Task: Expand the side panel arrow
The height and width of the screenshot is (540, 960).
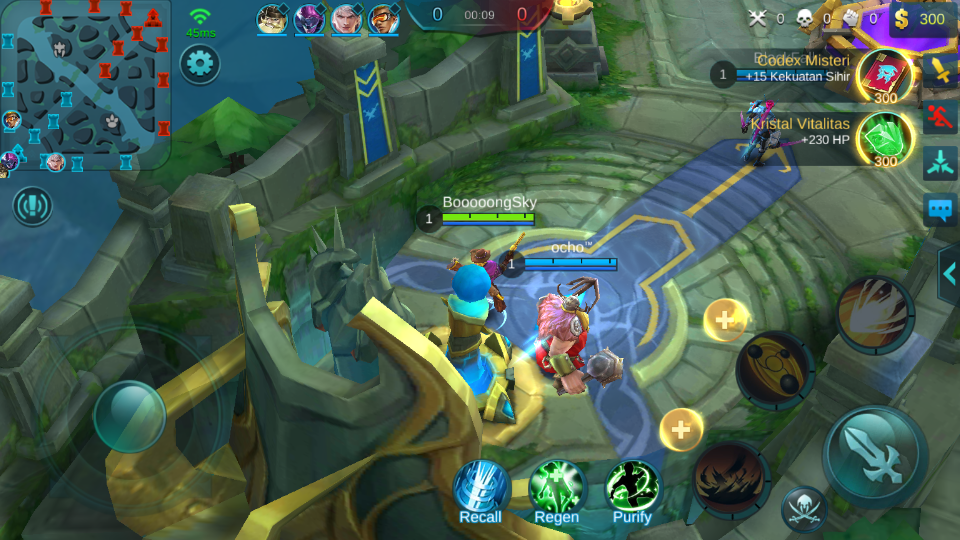Action: click(x=948, y=272)
